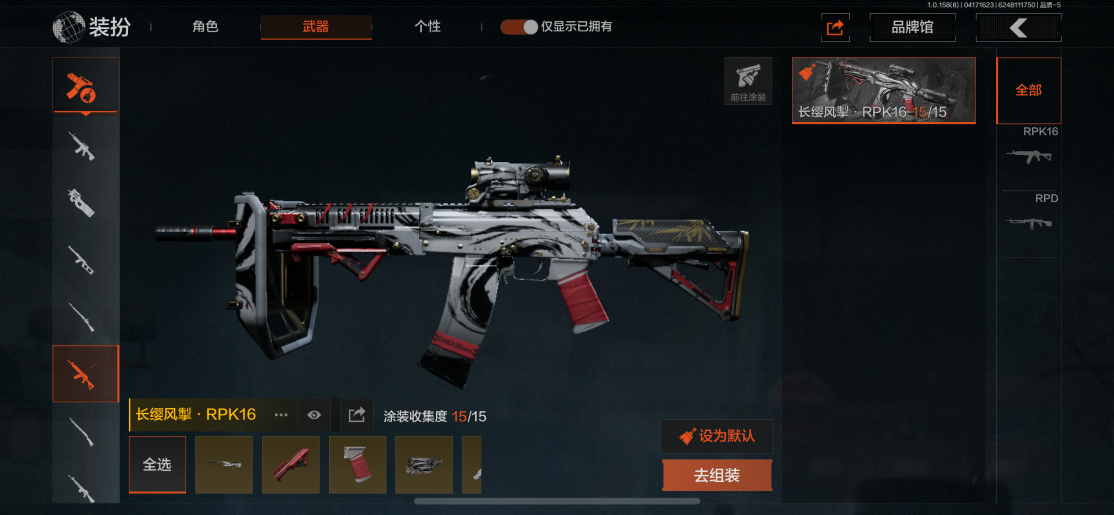Select the red foregrip part slot
Image resolution: width=1114 pixels, height=515 pixels.
[291, 465]
